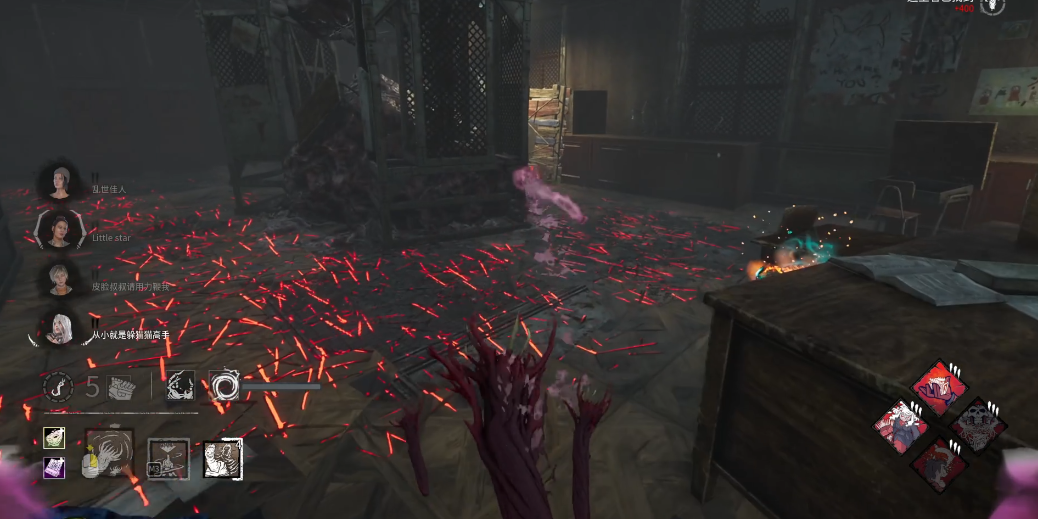Activate the killer power hand icon
This screenshot has width=1038, height=519.
pos(109,453)
